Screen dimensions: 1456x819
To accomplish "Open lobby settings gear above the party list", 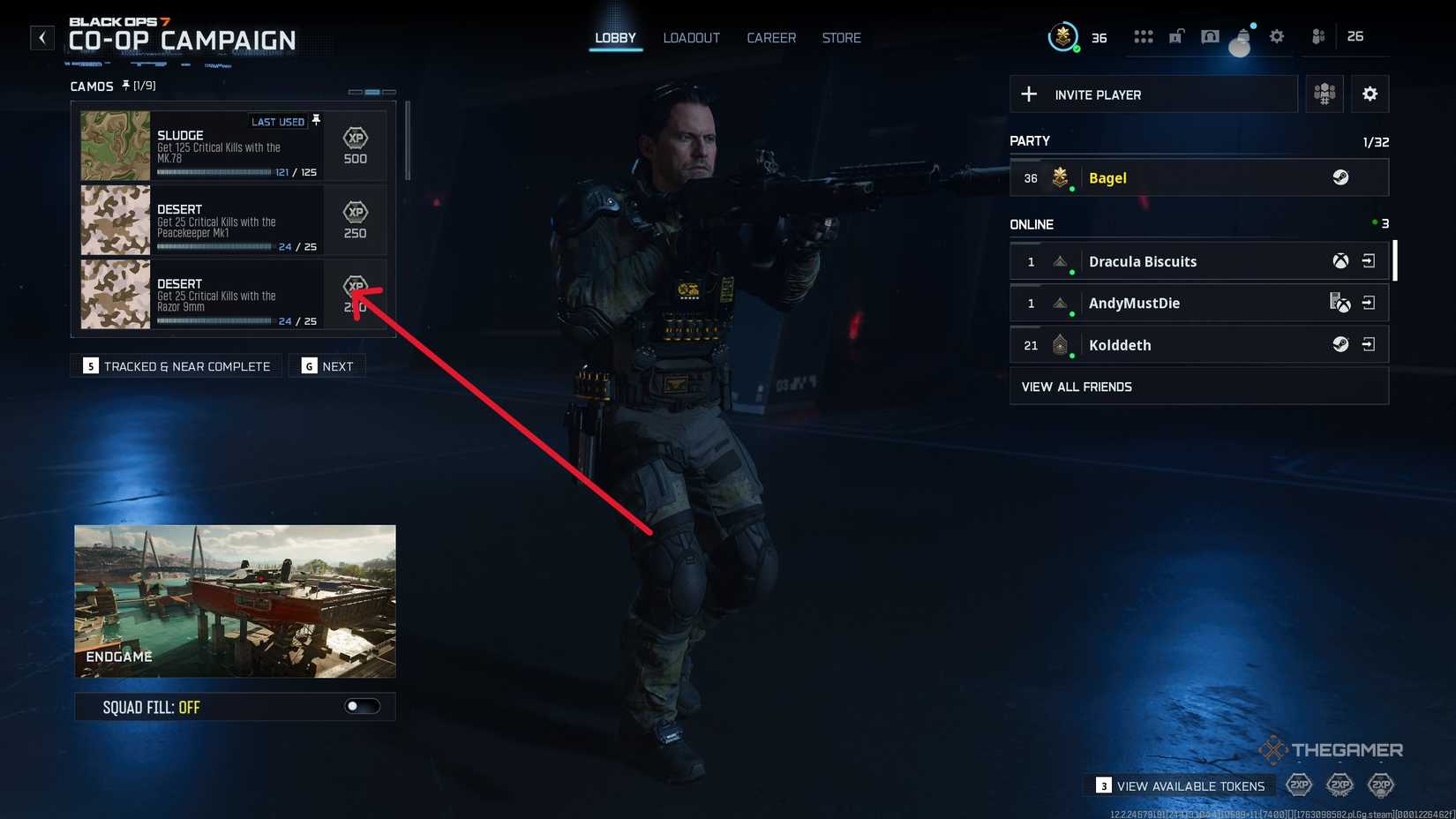I will (1370, 94).
